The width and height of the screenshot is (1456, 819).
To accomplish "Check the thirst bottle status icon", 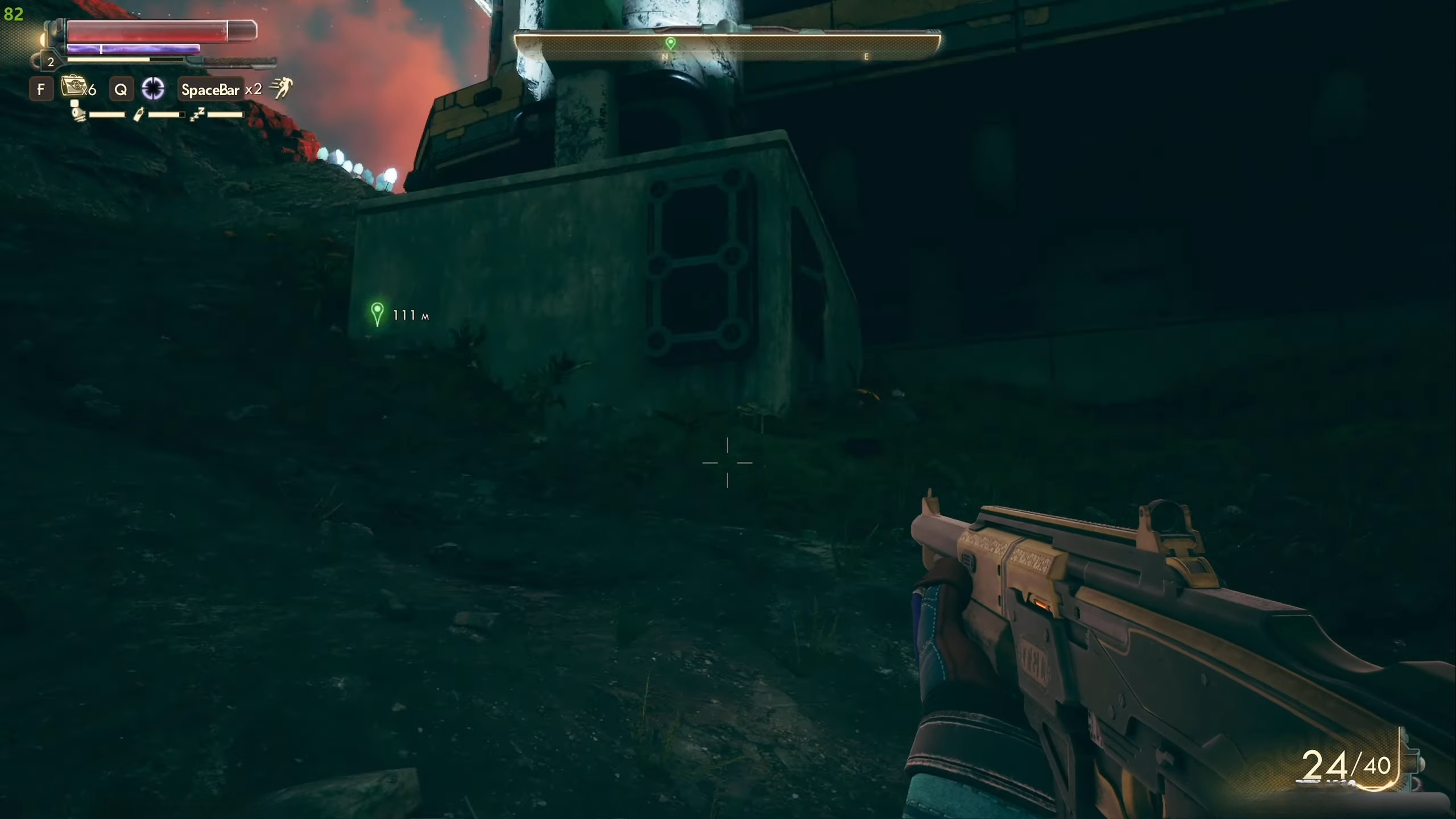I will pos(138,115).
